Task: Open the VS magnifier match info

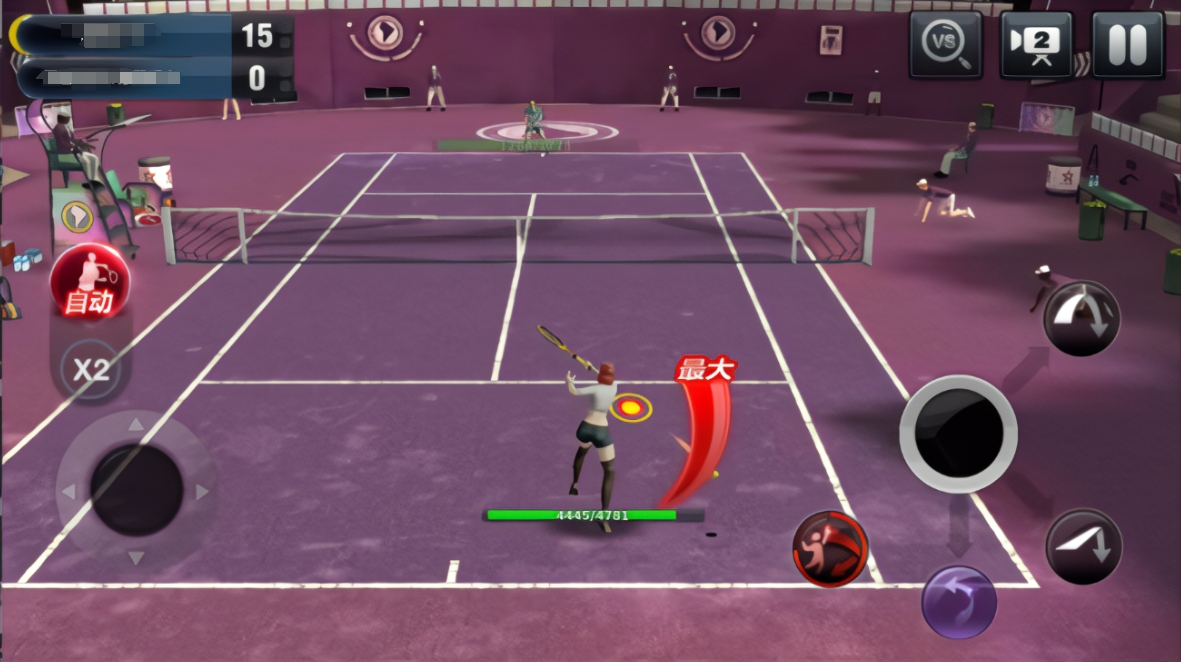Action: [x=945, y=45]
